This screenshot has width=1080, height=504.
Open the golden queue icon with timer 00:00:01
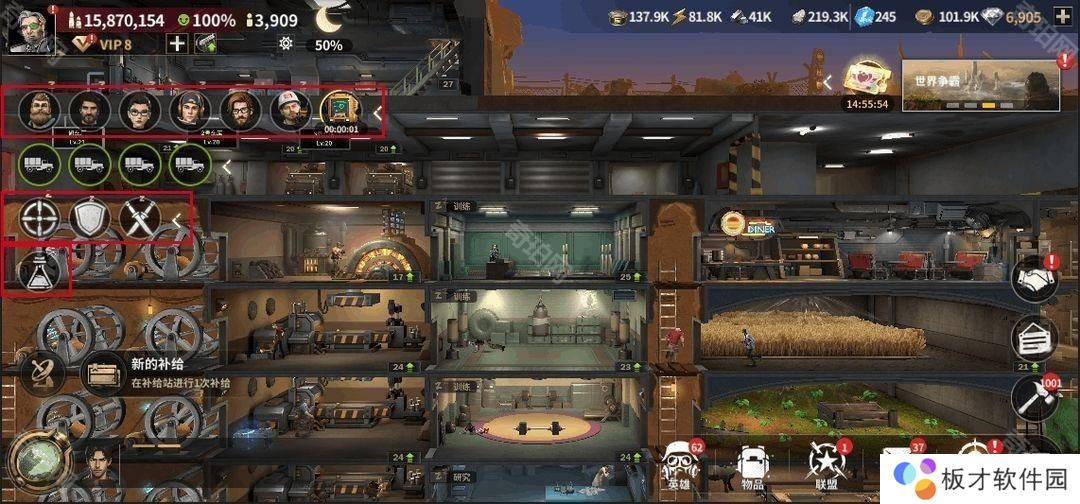(339, 111)
